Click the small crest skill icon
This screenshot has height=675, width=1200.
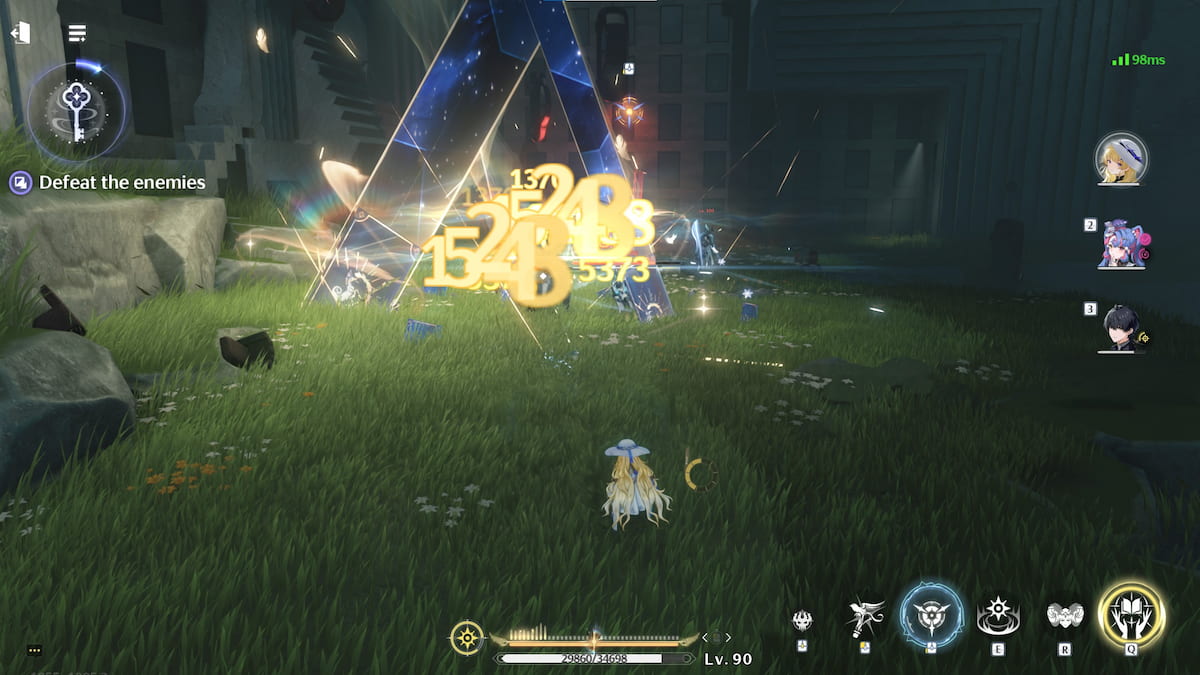802,620
